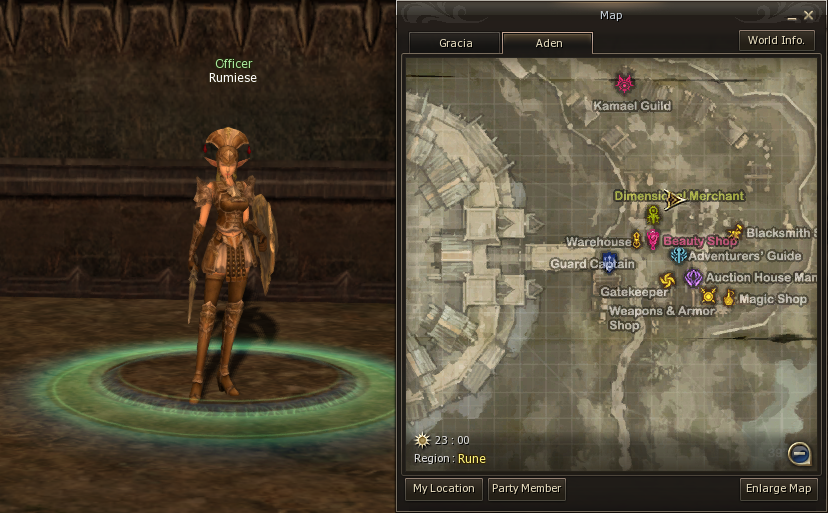
Task: Show My Location on map
Action: pos(443,489)
